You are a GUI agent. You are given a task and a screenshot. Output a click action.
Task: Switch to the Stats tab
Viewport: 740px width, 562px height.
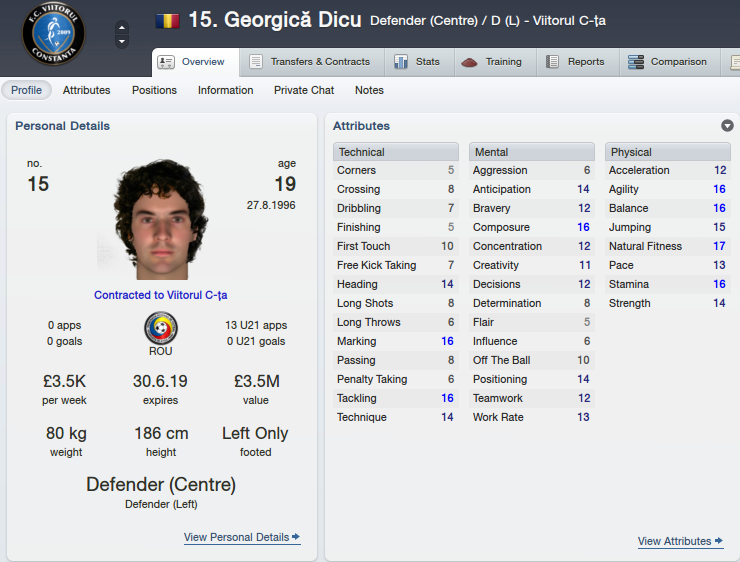tap(417, 62)
